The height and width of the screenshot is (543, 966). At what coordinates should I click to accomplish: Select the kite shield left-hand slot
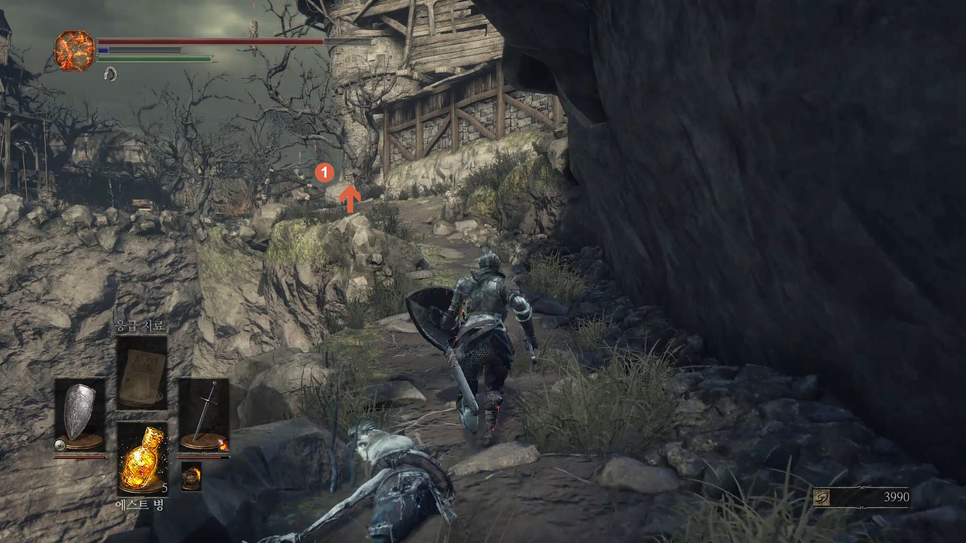(79, 413)
